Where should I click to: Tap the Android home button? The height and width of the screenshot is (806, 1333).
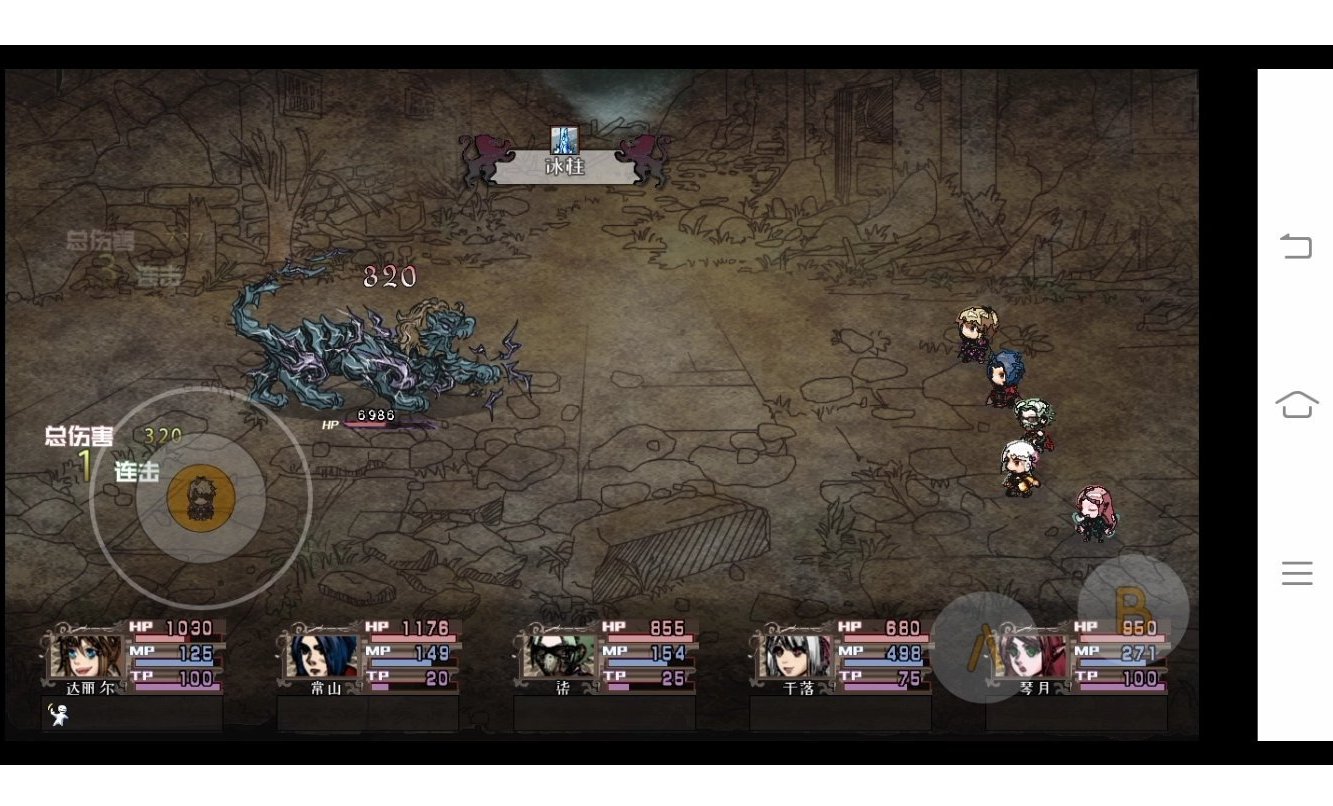(1296, 404)
